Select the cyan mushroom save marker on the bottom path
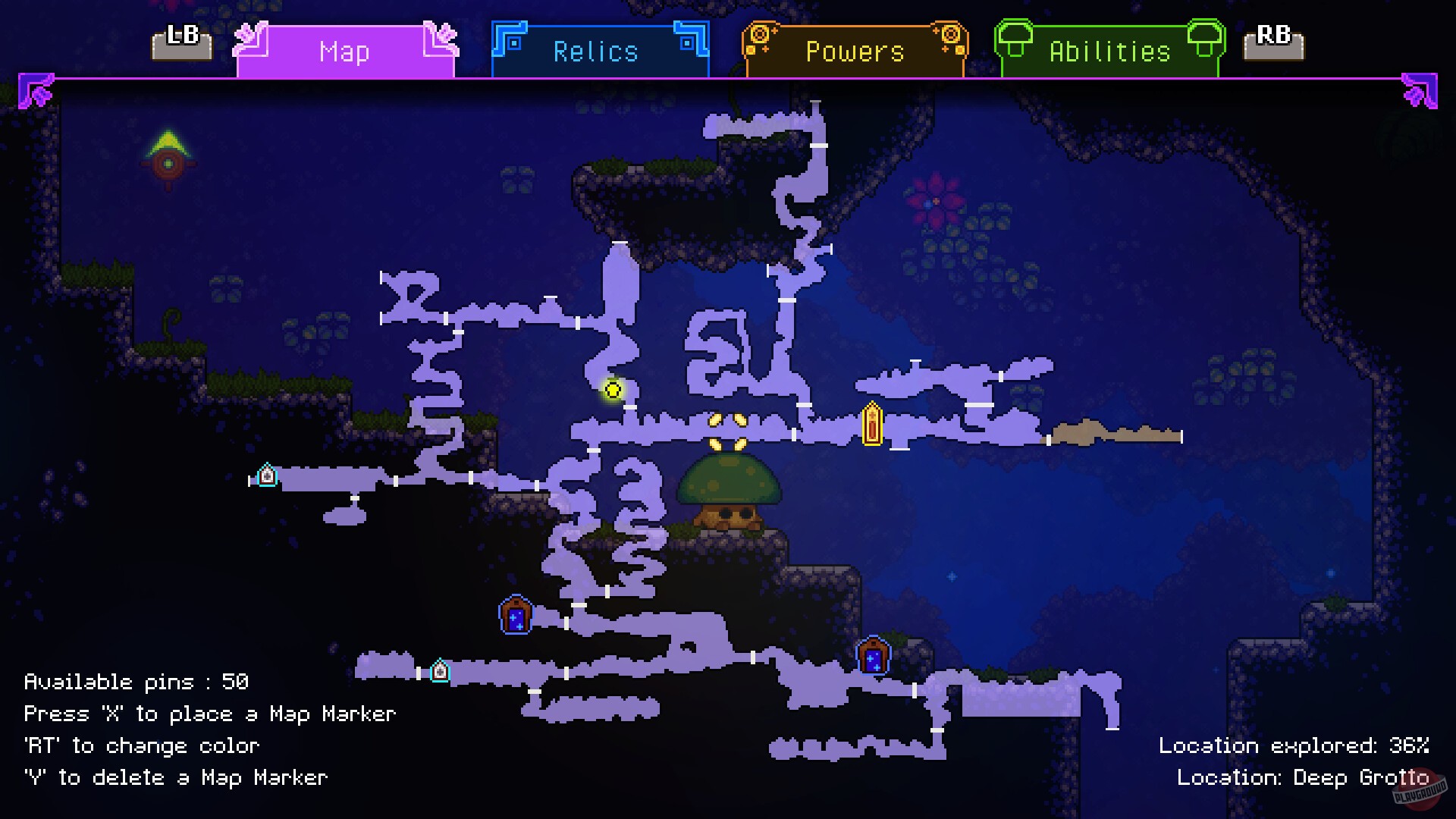The image size is (1456, 819). click(x=440, y=670)
